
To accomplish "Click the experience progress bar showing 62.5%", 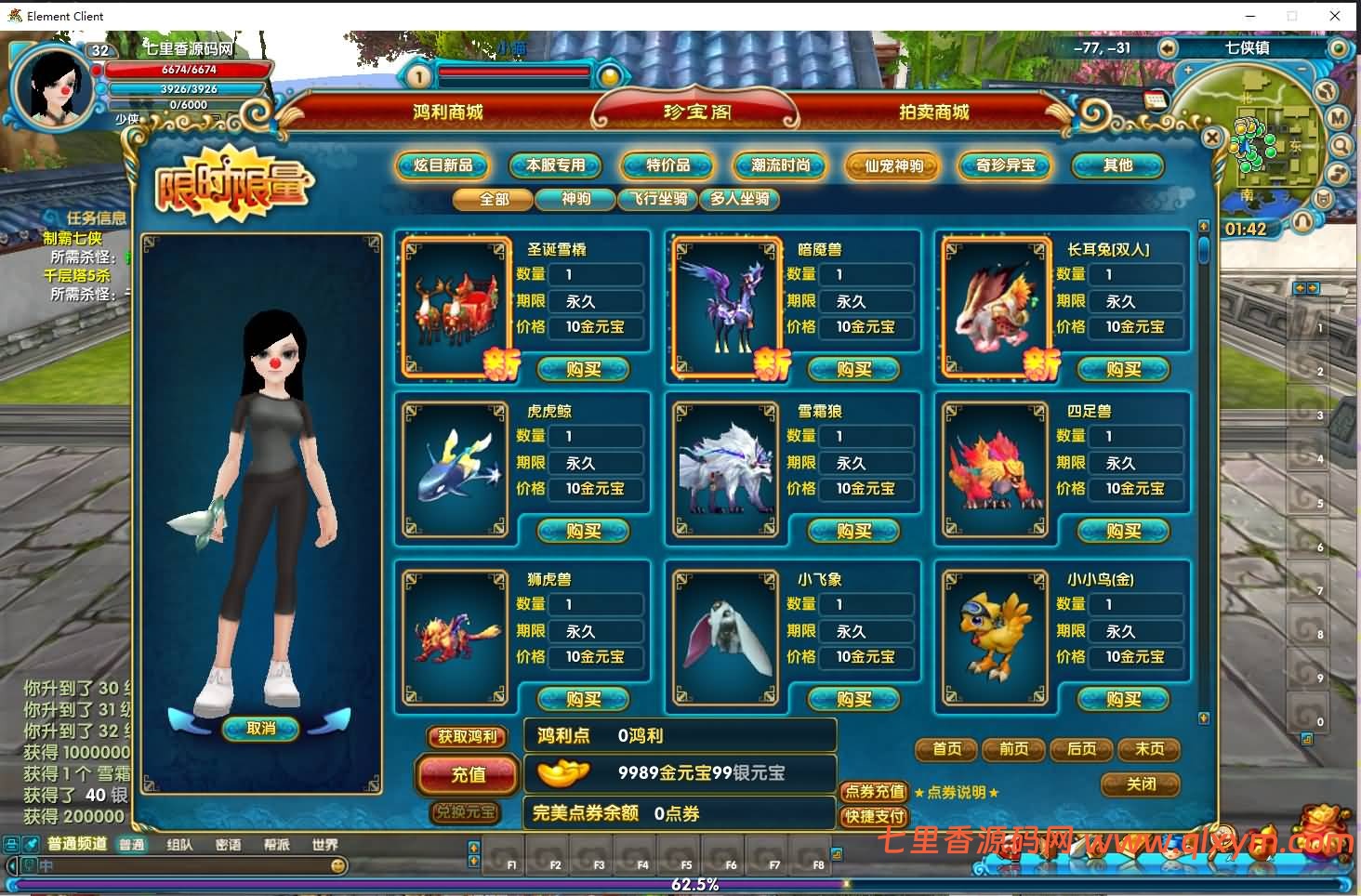I will coord(695,884).
